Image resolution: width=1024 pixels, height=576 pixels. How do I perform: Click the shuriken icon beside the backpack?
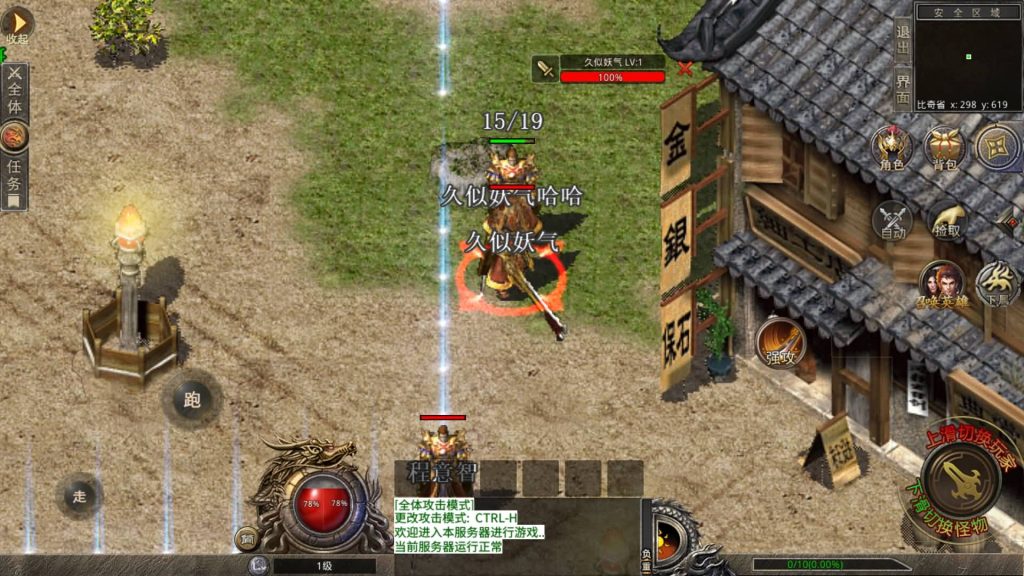click(x=997, y=148)
